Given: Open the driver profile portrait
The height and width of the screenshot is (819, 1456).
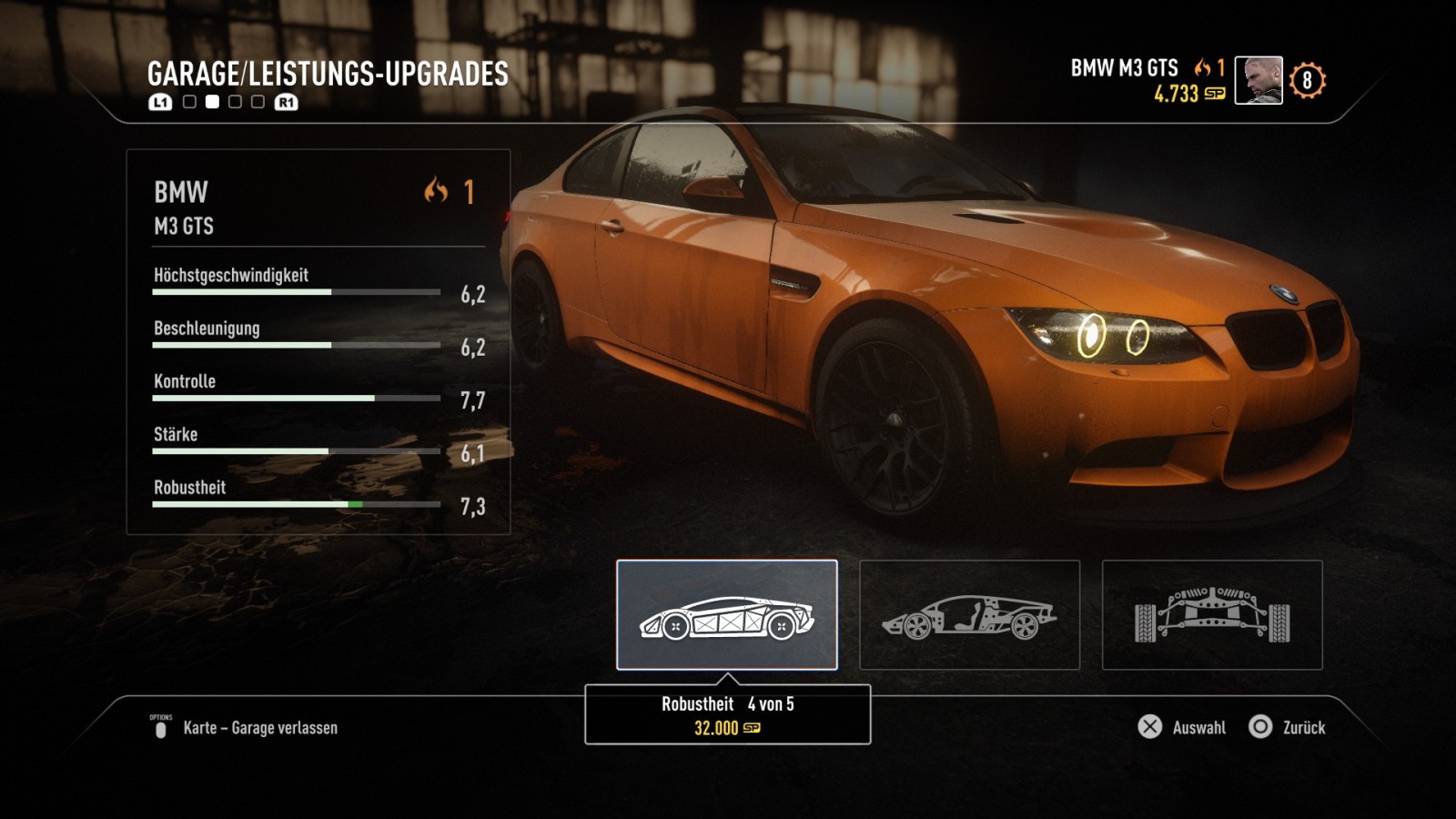Looking at the screenshot, I should [x=1258, y=80].
